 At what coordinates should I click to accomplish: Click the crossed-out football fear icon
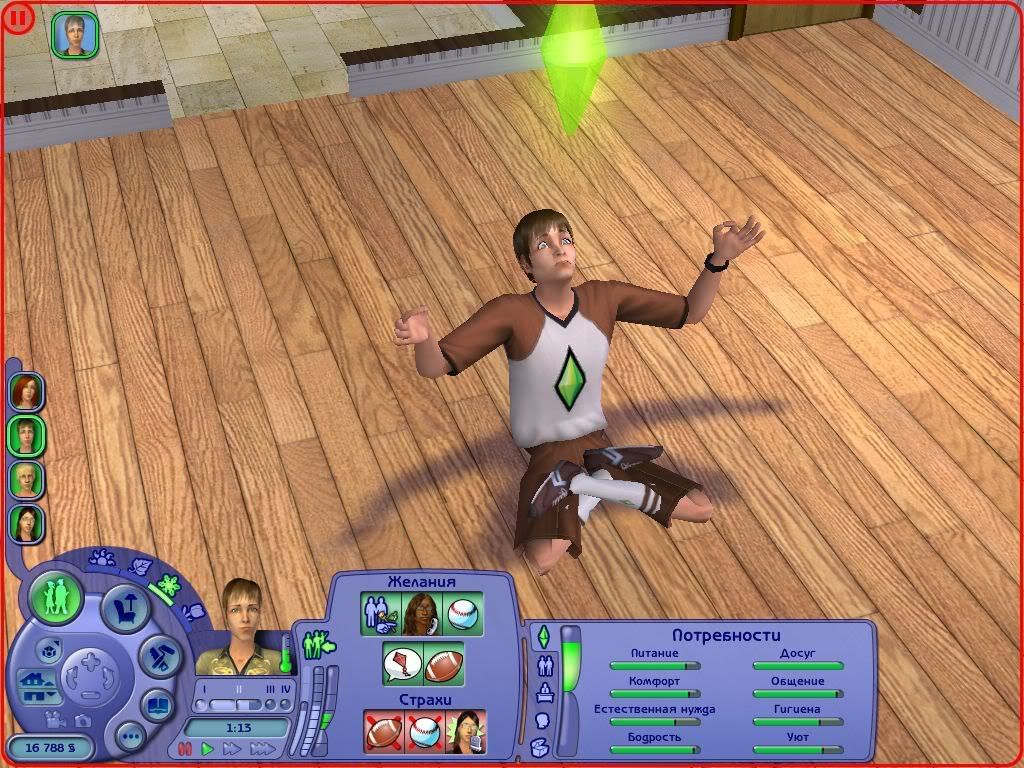[382, 731]
